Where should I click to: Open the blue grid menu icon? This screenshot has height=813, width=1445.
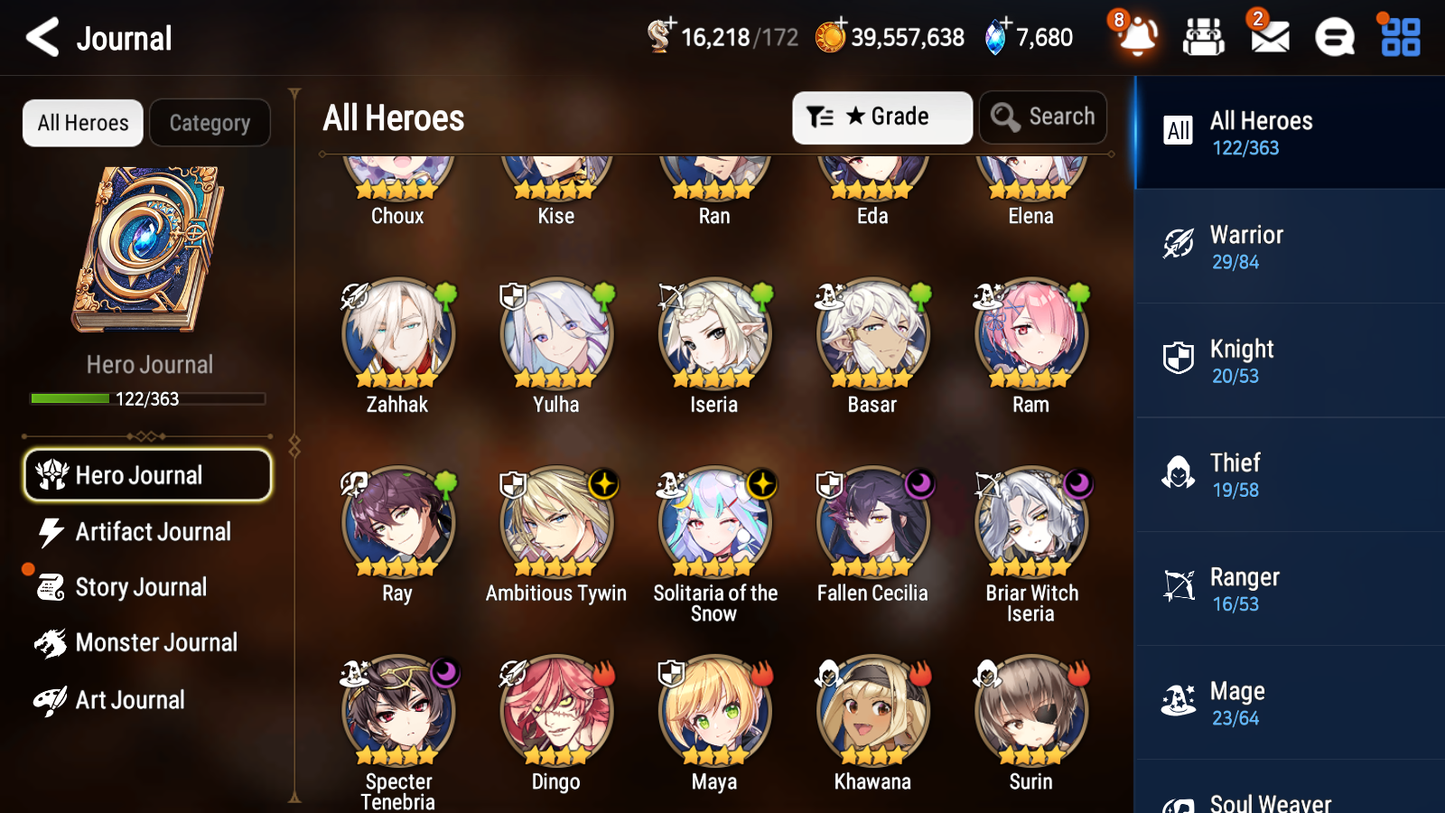pos(1399,36)
